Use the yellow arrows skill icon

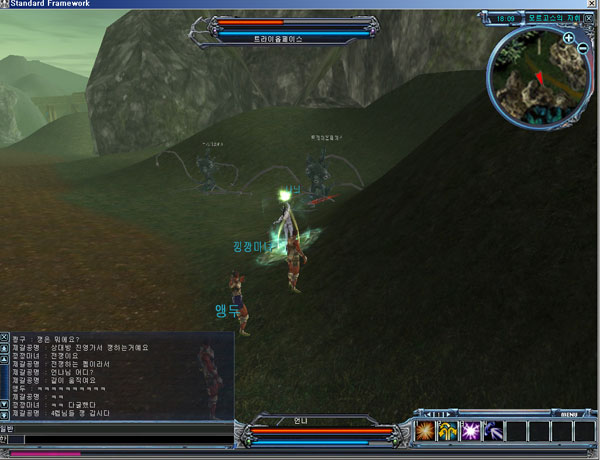point(447,431)
